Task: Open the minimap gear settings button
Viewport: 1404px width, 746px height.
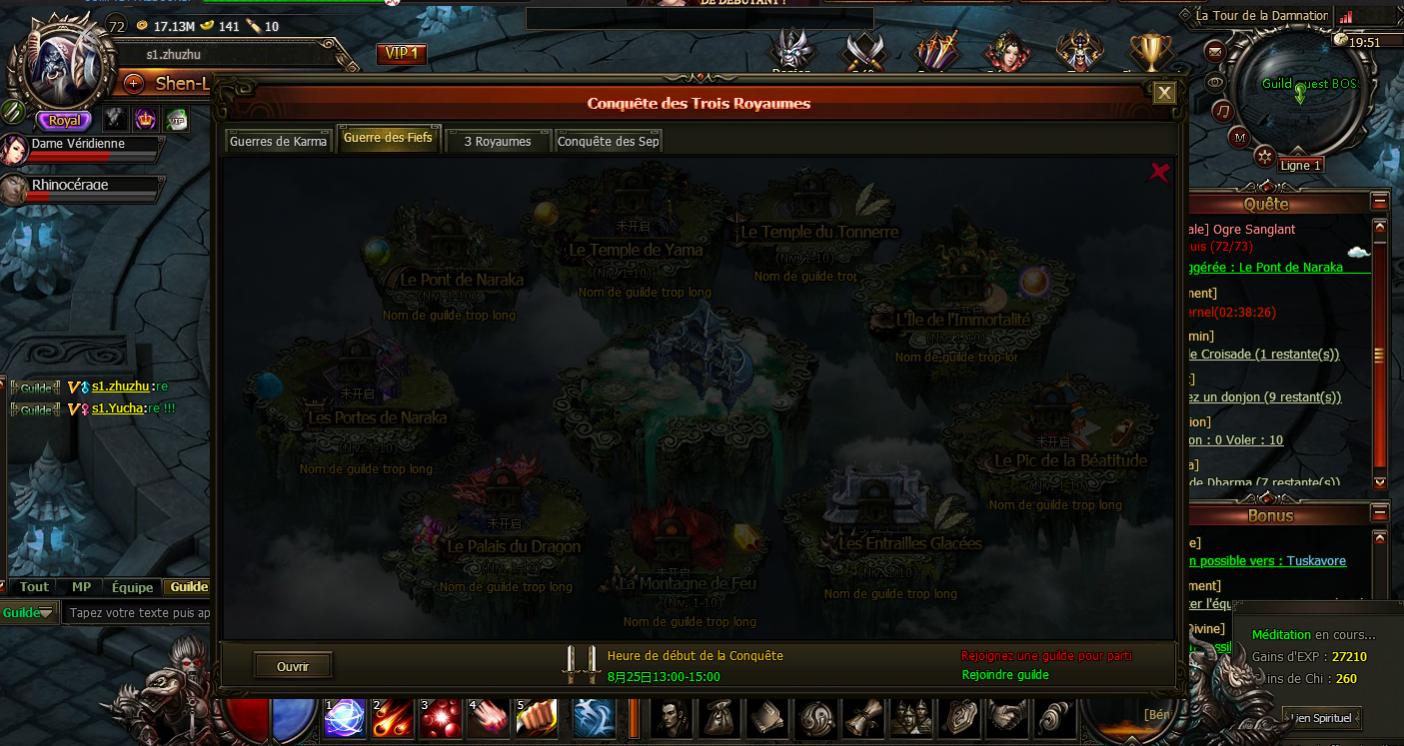Action: 1265,156
